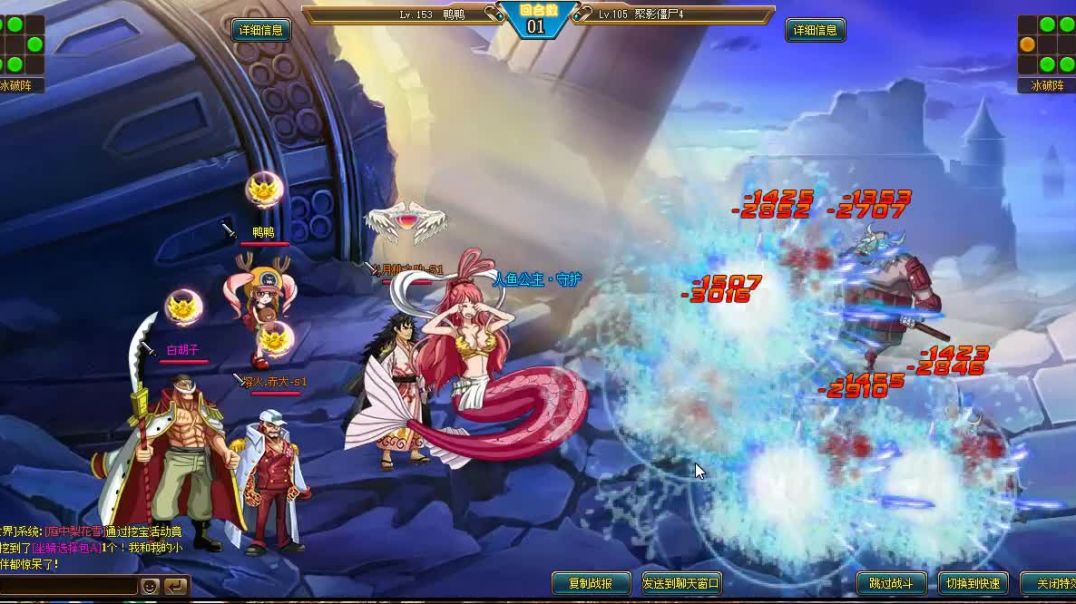
Task: Click the pink player name link in chat
Action: tap(72, 531)
